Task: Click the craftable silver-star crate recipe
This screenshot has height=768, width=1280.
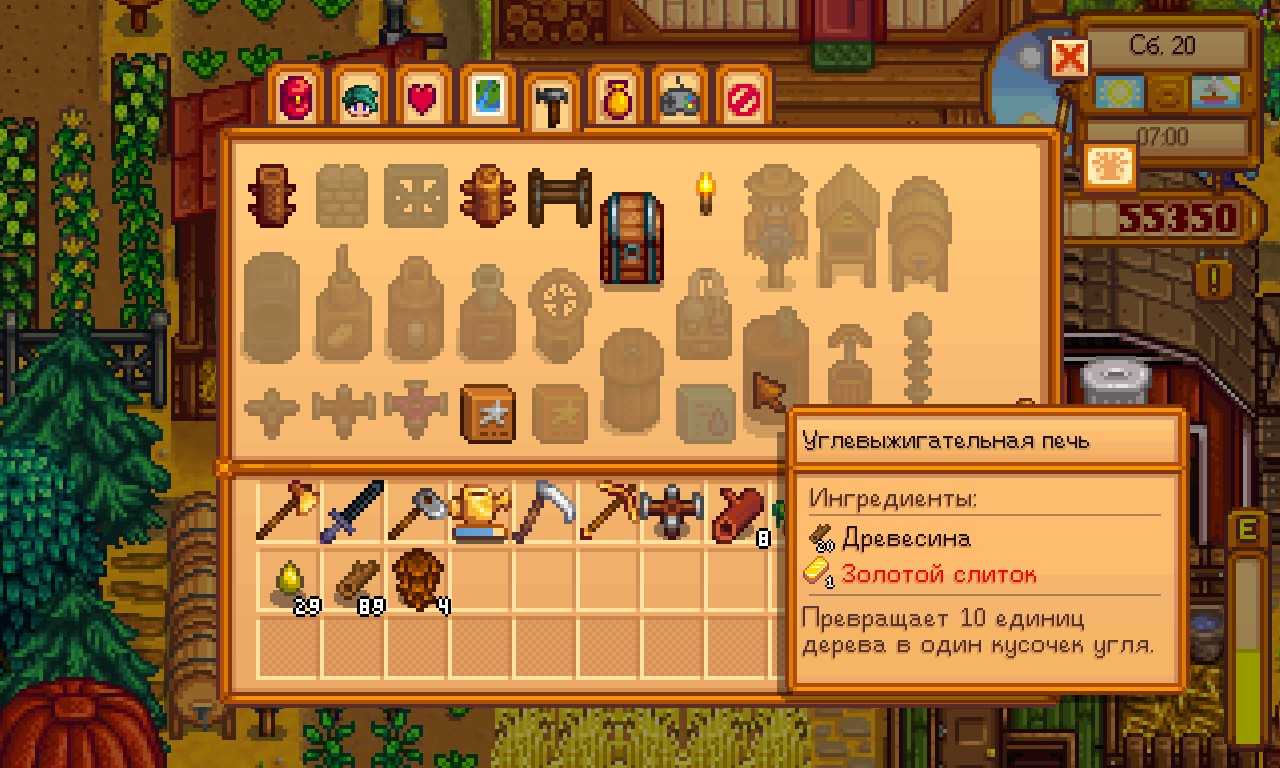Action: 488,413
